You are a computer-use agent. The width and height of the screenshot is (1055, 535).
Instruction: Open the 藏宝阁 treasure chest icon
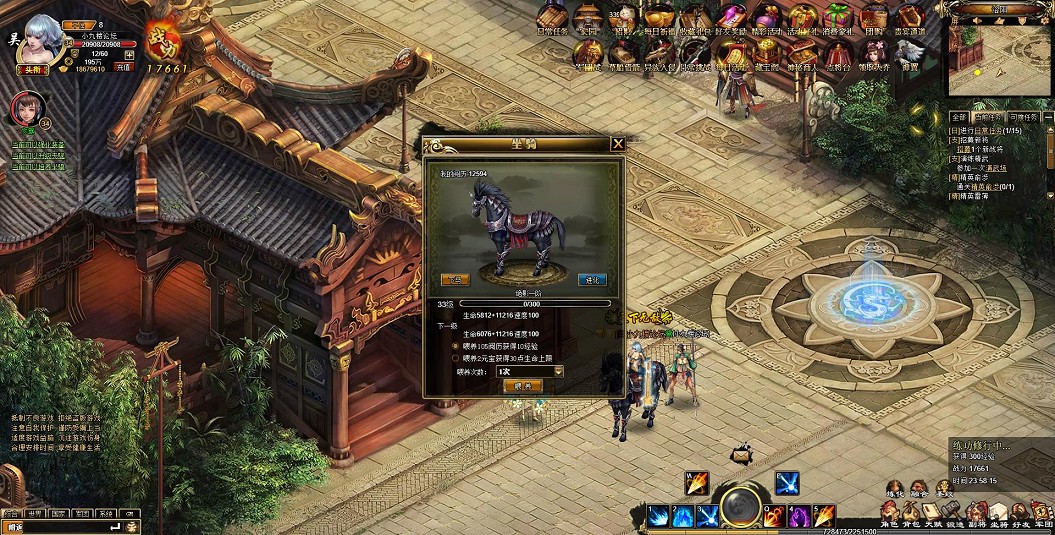click(765, 52)
